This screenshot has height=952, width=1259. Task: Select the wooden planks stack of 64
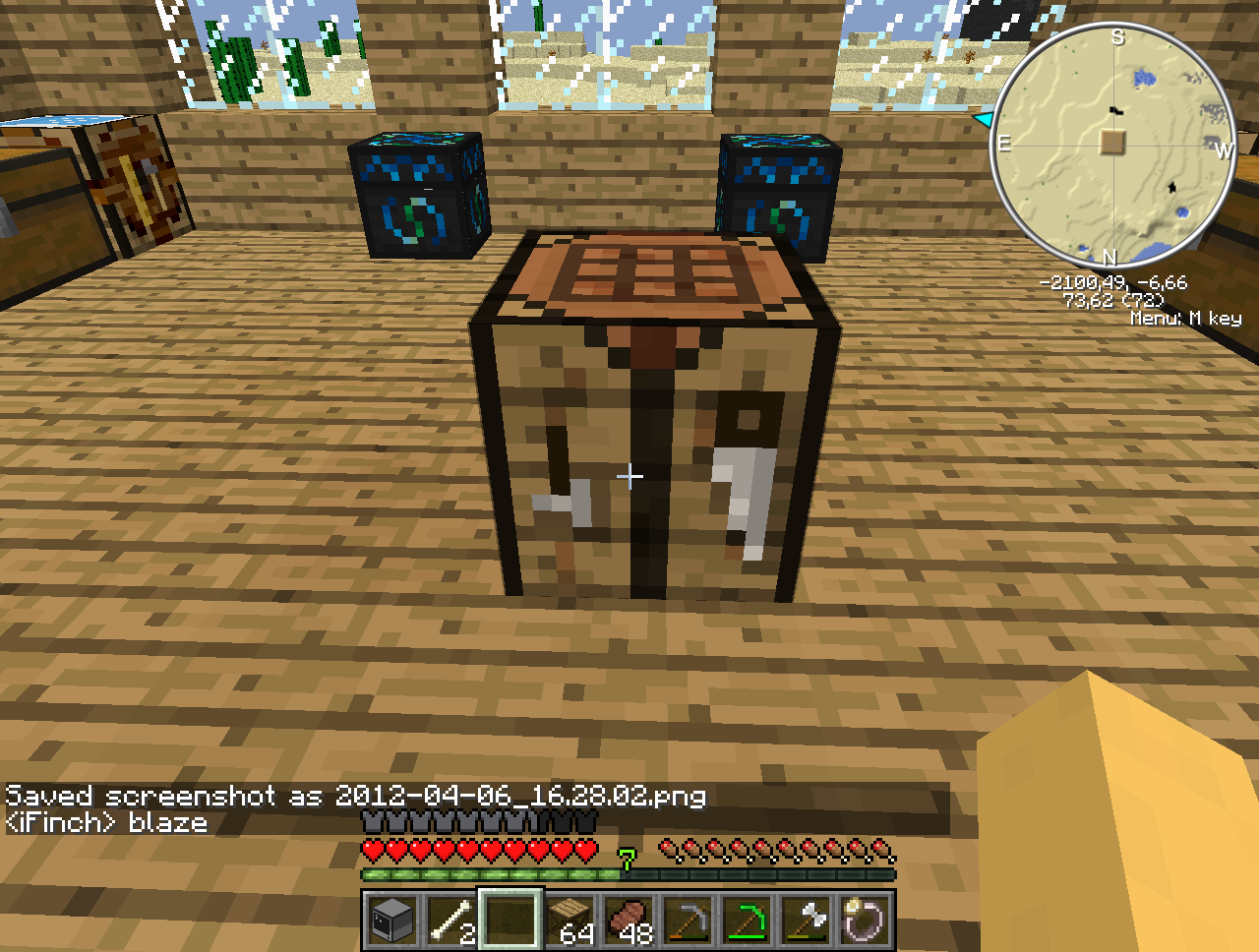pos(570,921)
